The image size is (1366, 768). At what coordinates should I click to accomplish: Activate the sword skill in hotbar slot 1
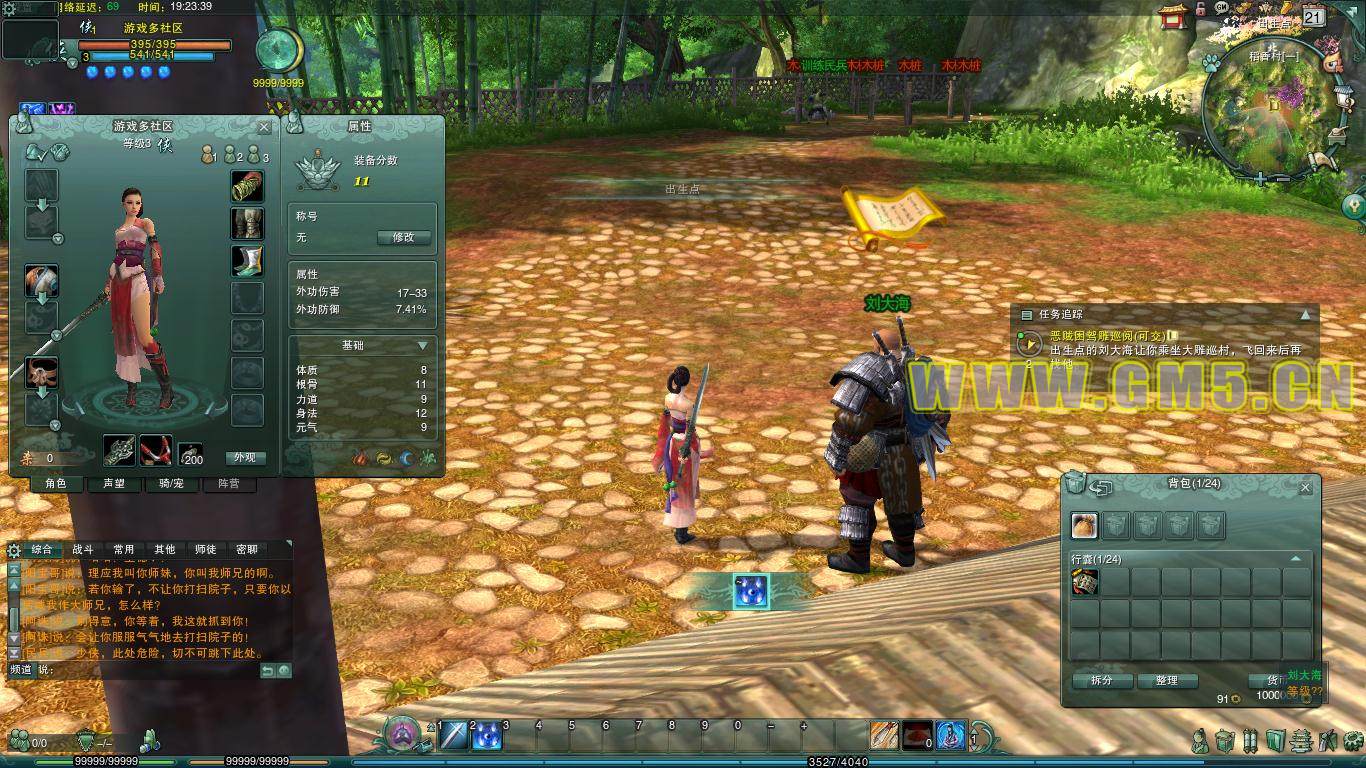[453, 735]
